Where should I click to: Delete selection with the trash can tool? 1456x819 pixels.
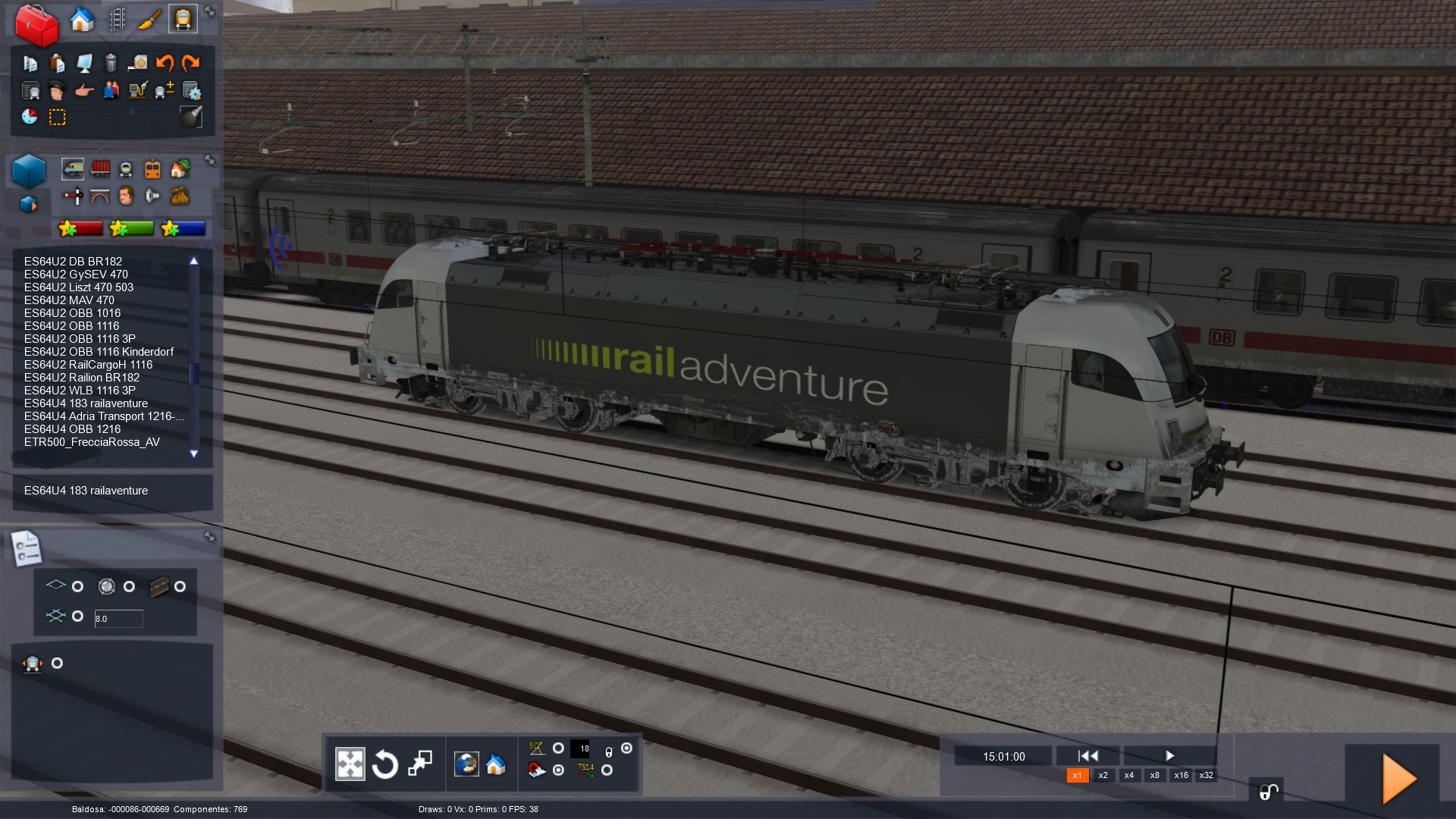(x=111, y=63)
